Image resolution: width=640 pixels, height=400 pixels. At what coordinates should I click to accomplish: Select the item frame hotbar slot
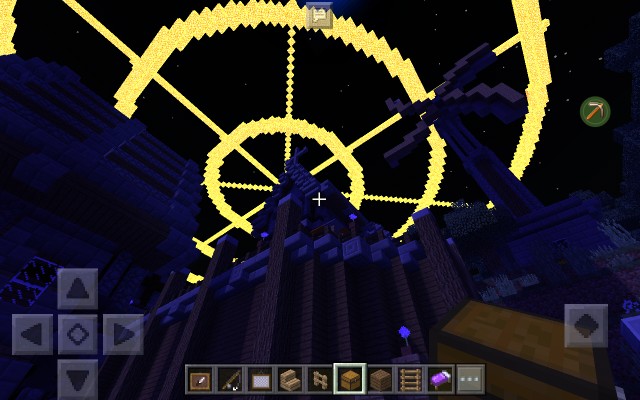(200, 380)
